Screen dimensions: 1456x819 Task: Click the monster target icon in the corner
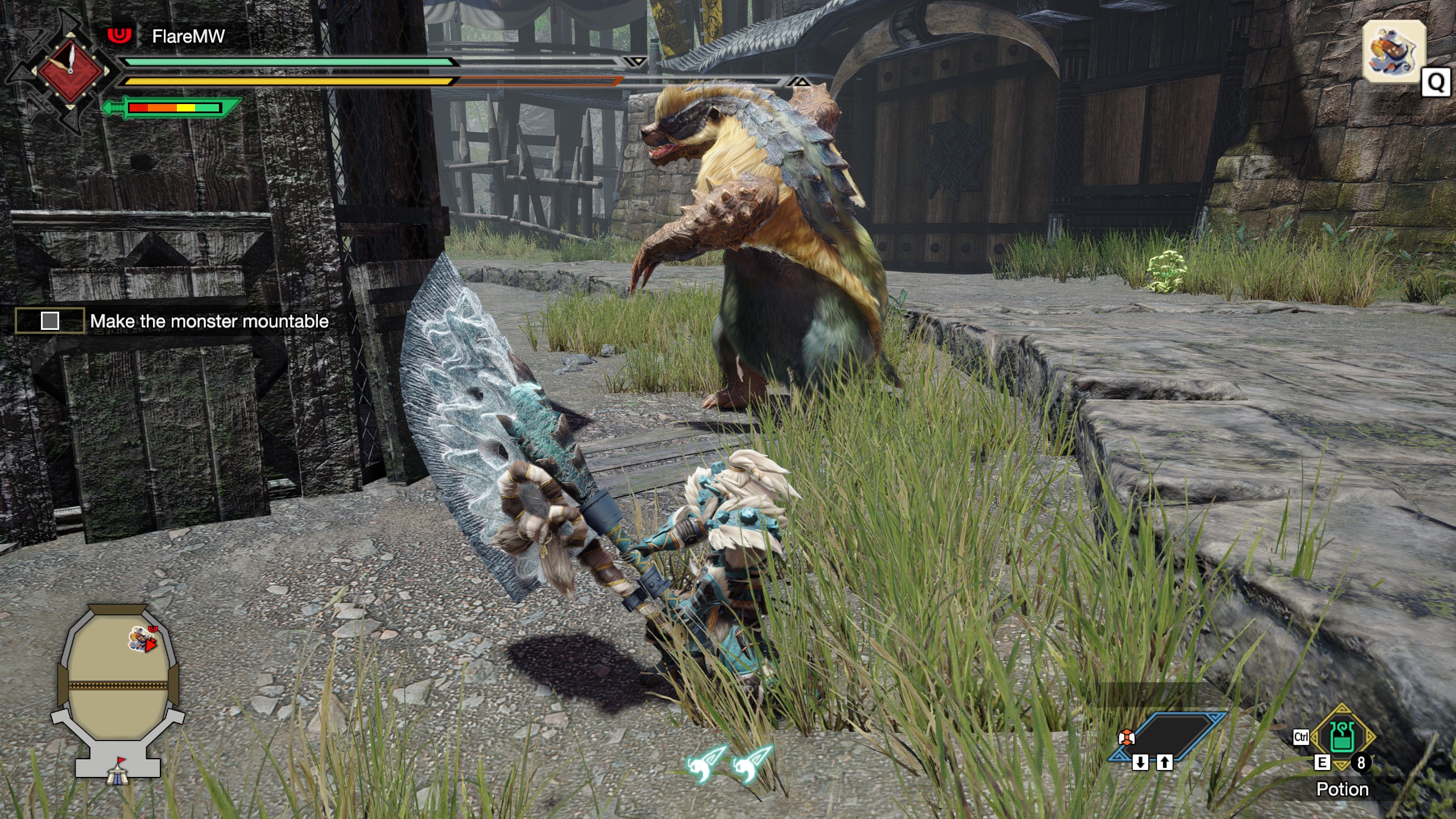pyautogui.click(x=1393, y=51)
